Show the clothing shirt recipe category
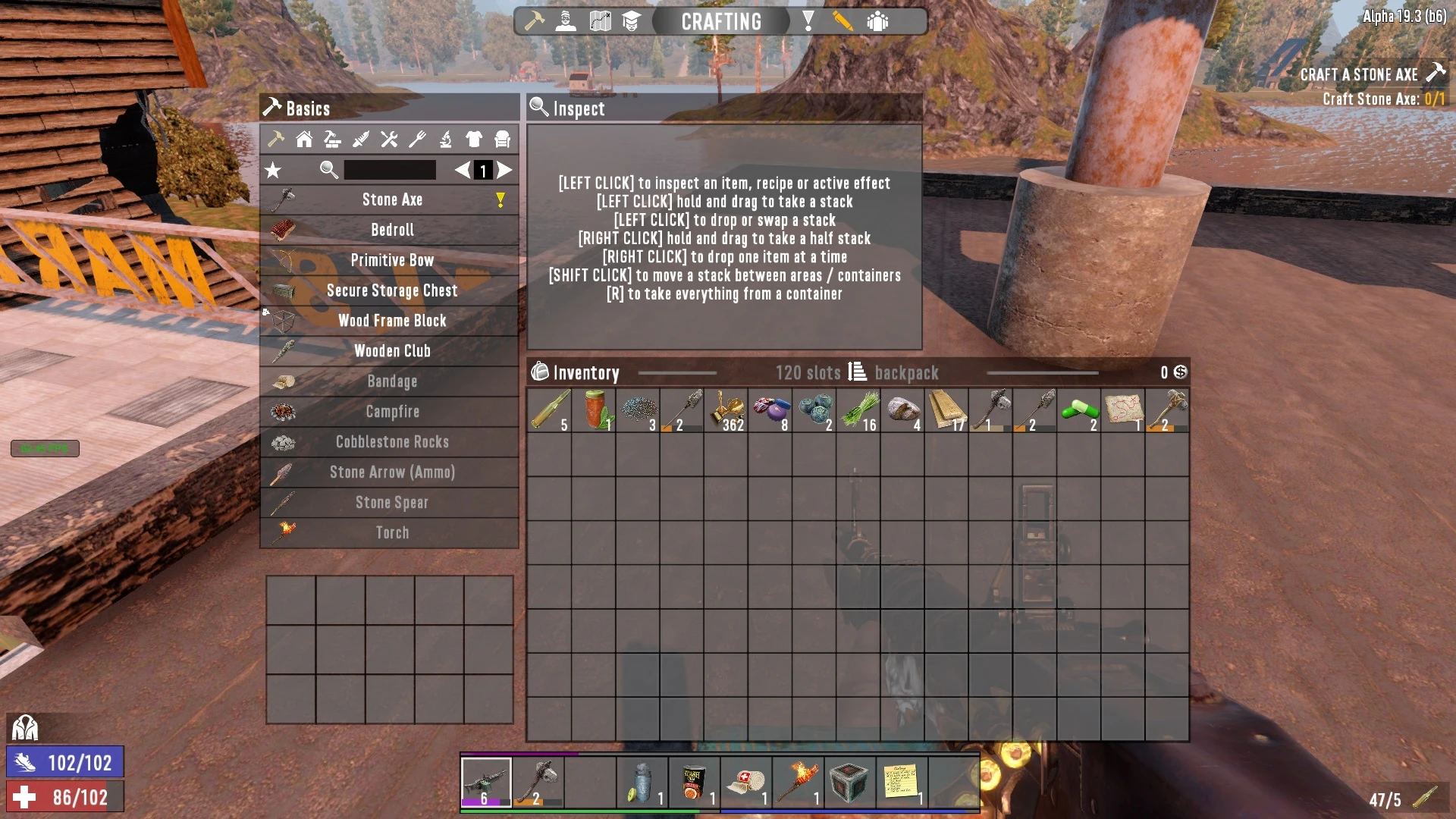Image resolution: width=1456 pixels, height=819 pixels. click(x=474, y=140)
